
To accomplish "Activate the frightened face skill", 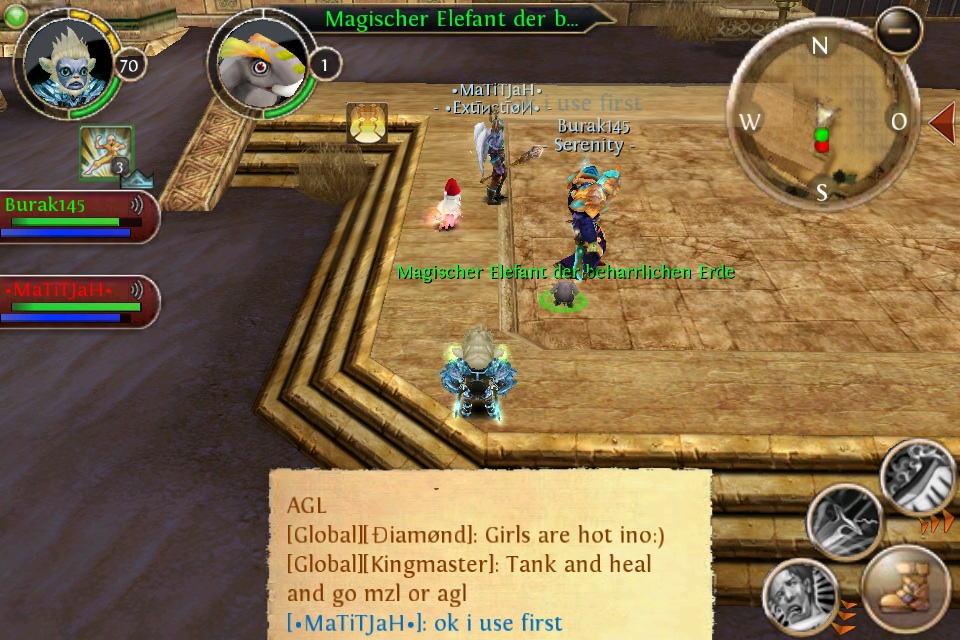I will (800, 598).
